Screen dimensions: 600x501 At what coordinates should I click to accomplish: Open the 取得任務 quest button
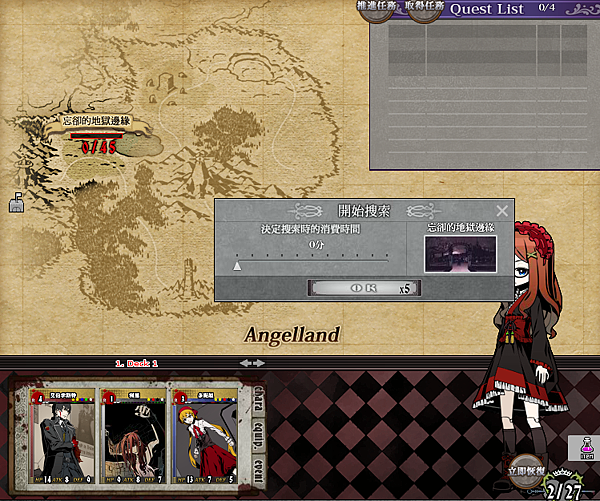[423, 8]
